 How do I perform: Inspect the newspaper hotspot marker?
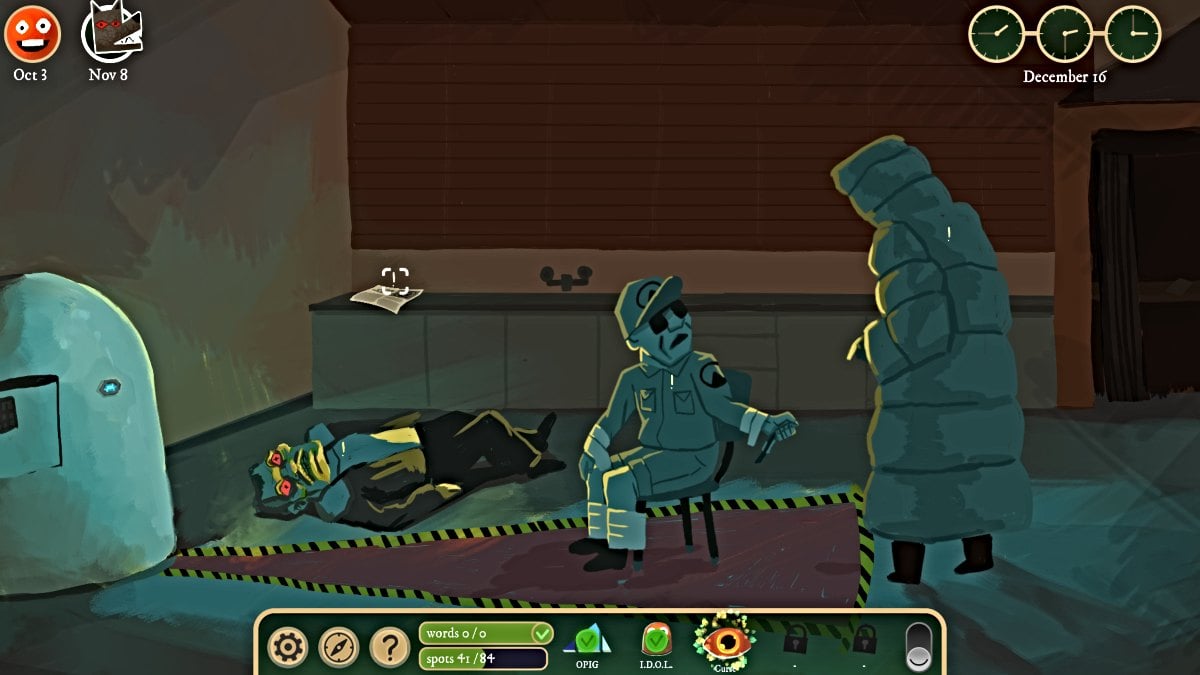tap(395, 280)
